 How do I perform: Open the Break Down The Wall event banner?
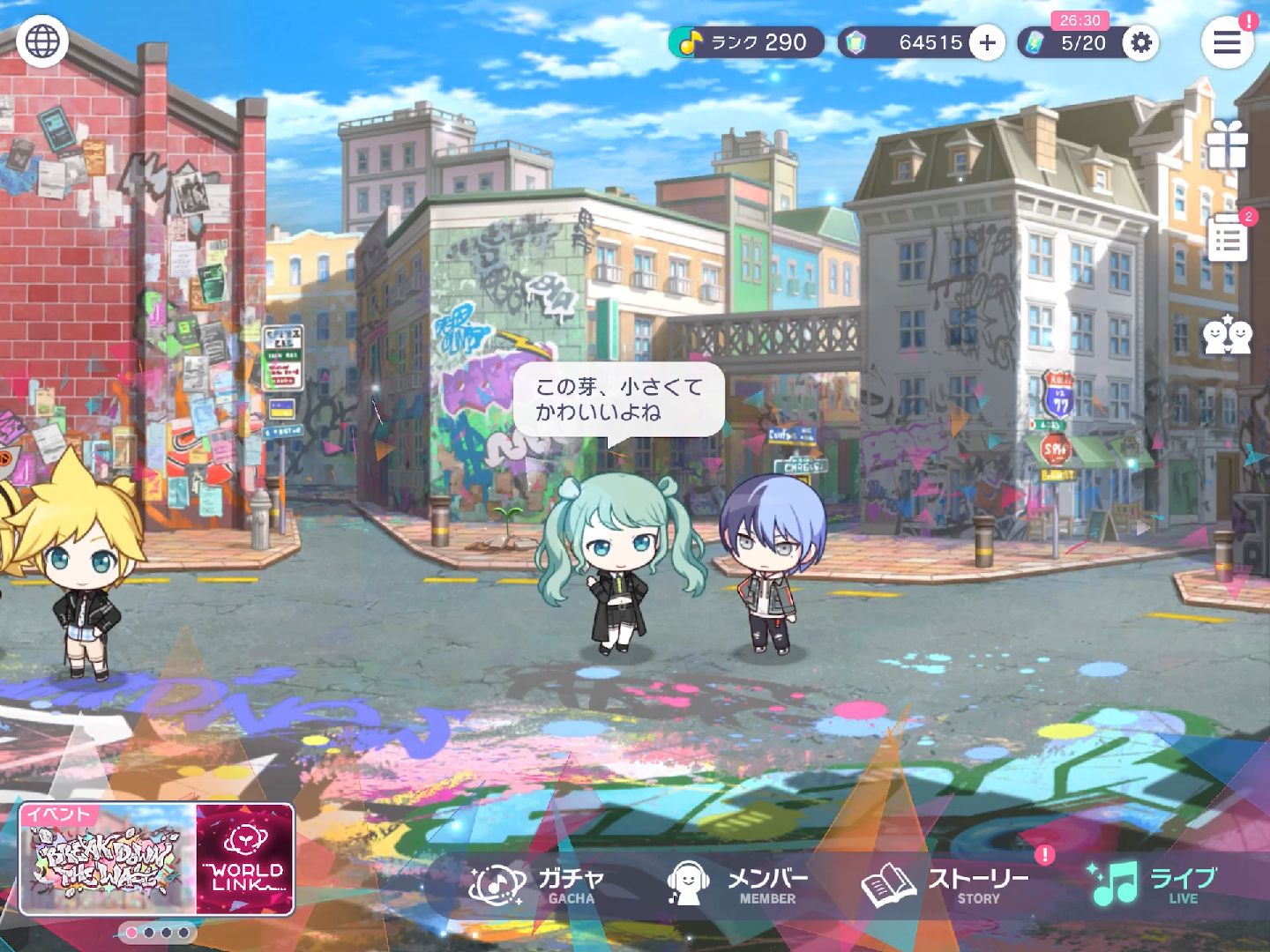point(108,859)
